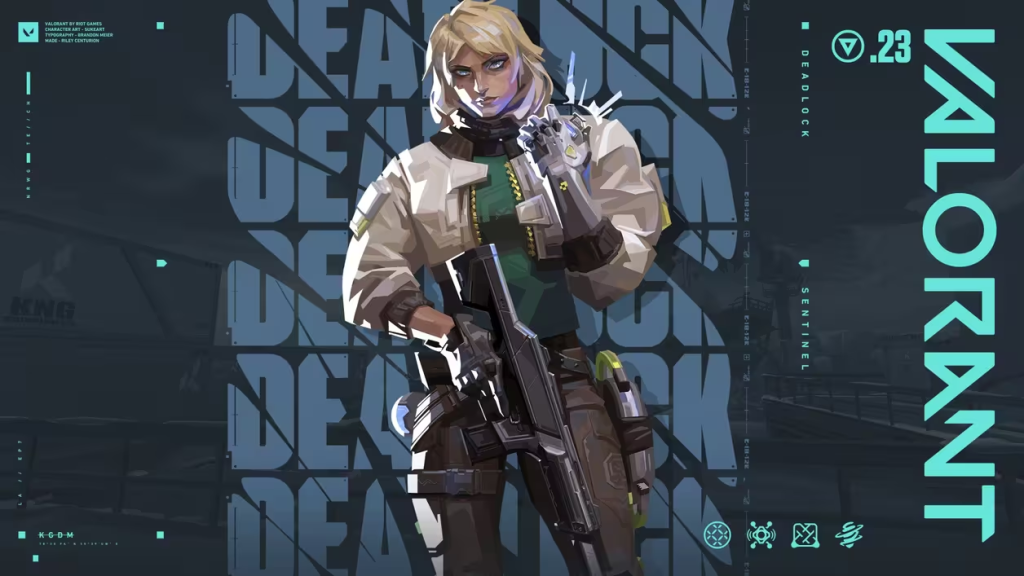Pick the Annihilation cocoon ultimate icon
This screenshot has height=576, width=1024.
pos(850,535)
